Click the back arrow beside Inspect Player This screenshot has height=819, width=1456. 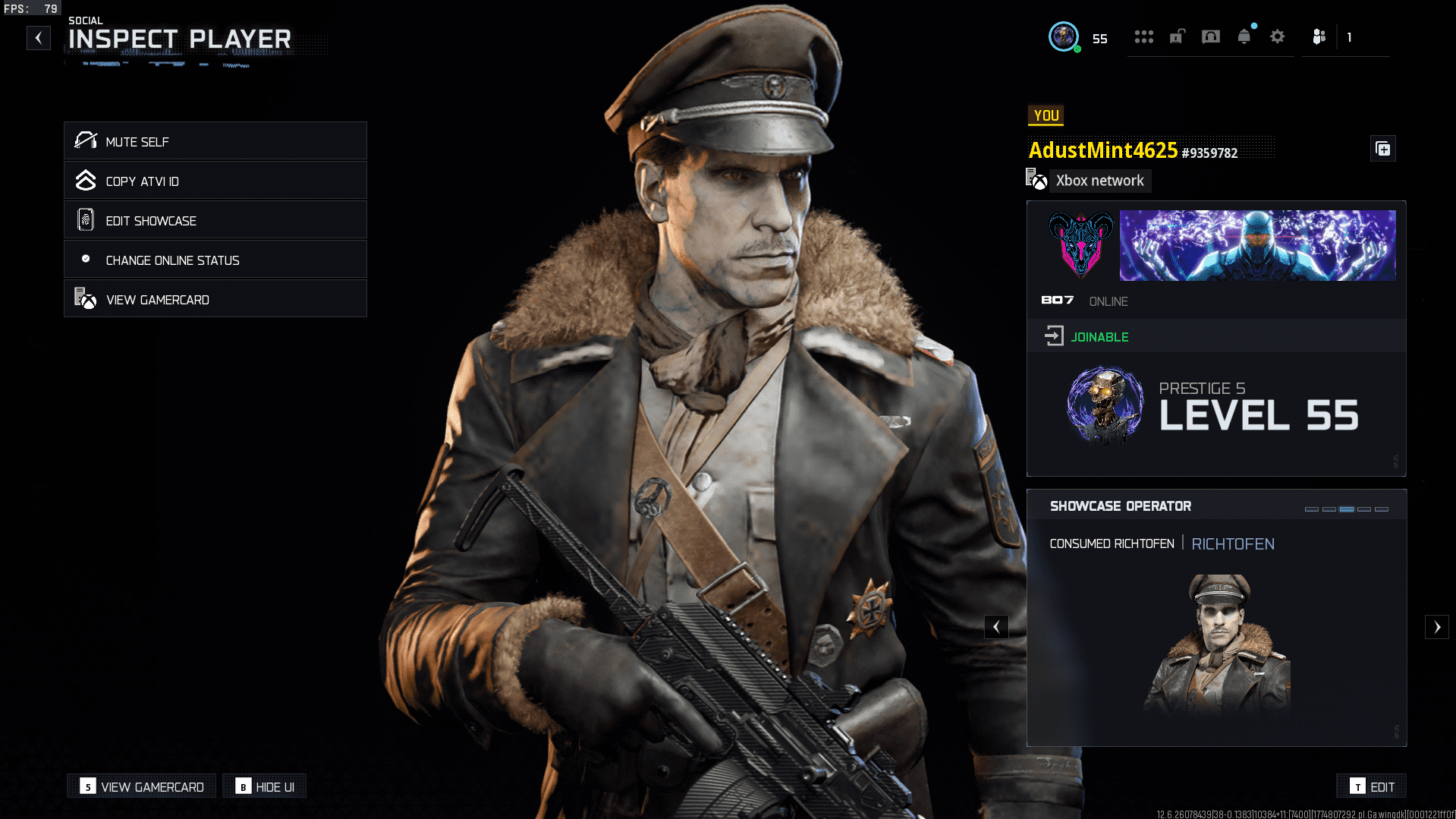click(x=38, y=37)
